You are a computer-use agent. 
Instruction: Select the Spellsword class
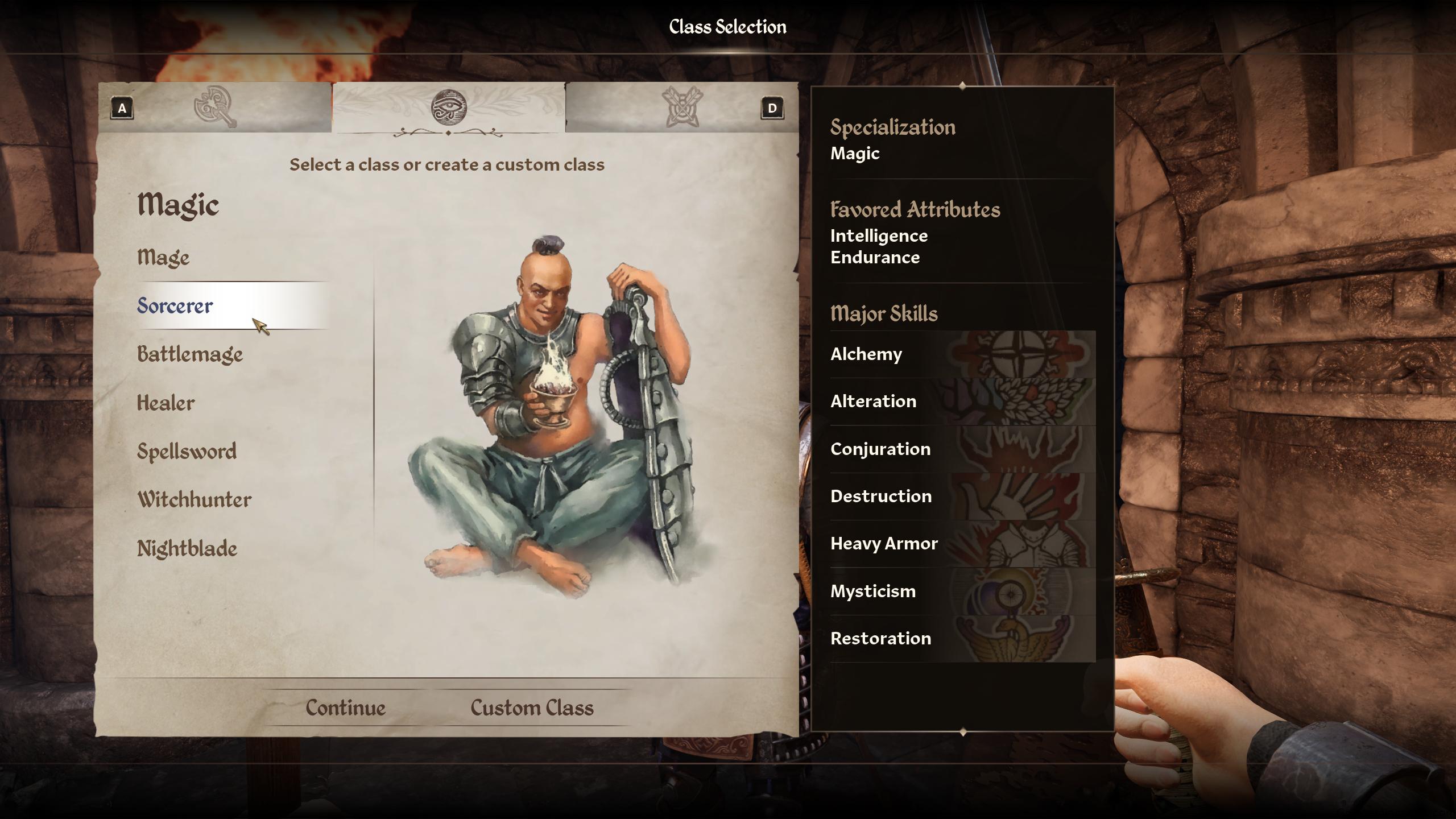(x=186, y=451)
